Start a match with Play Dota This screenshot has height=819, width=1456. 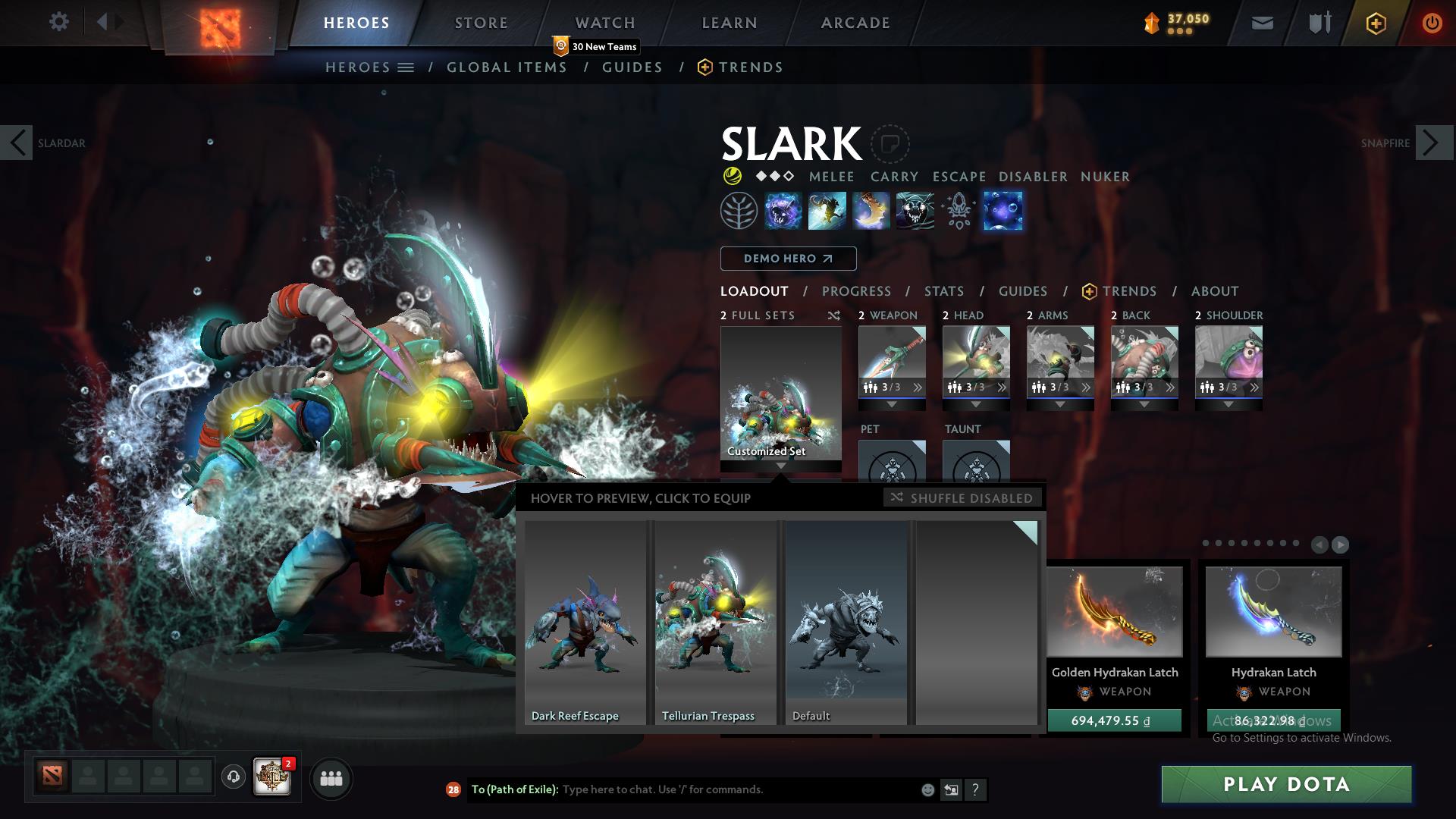[1286, 784]
